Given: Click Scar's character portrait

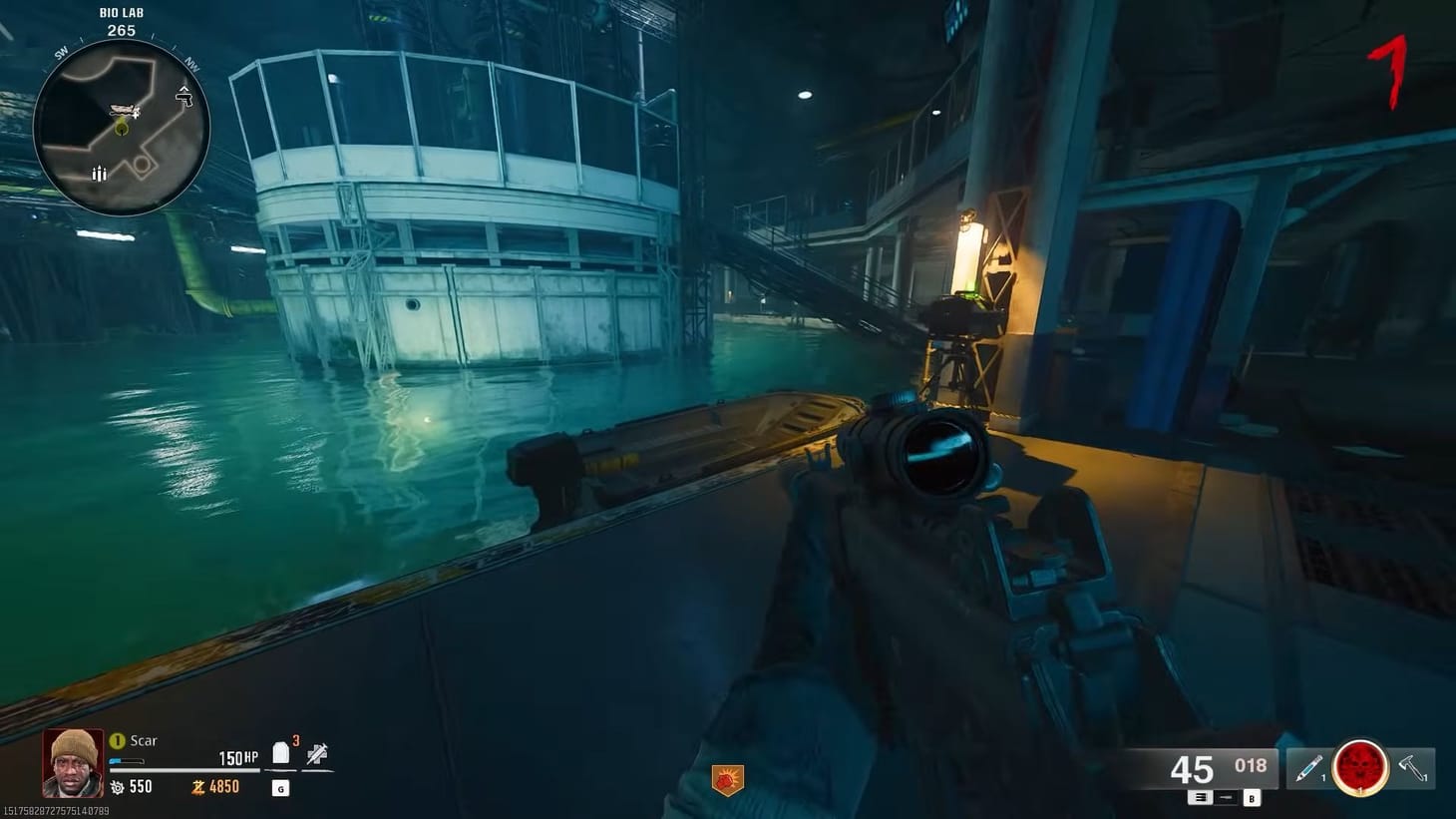Looking at the screenshot, I should (x=72, y=763).
